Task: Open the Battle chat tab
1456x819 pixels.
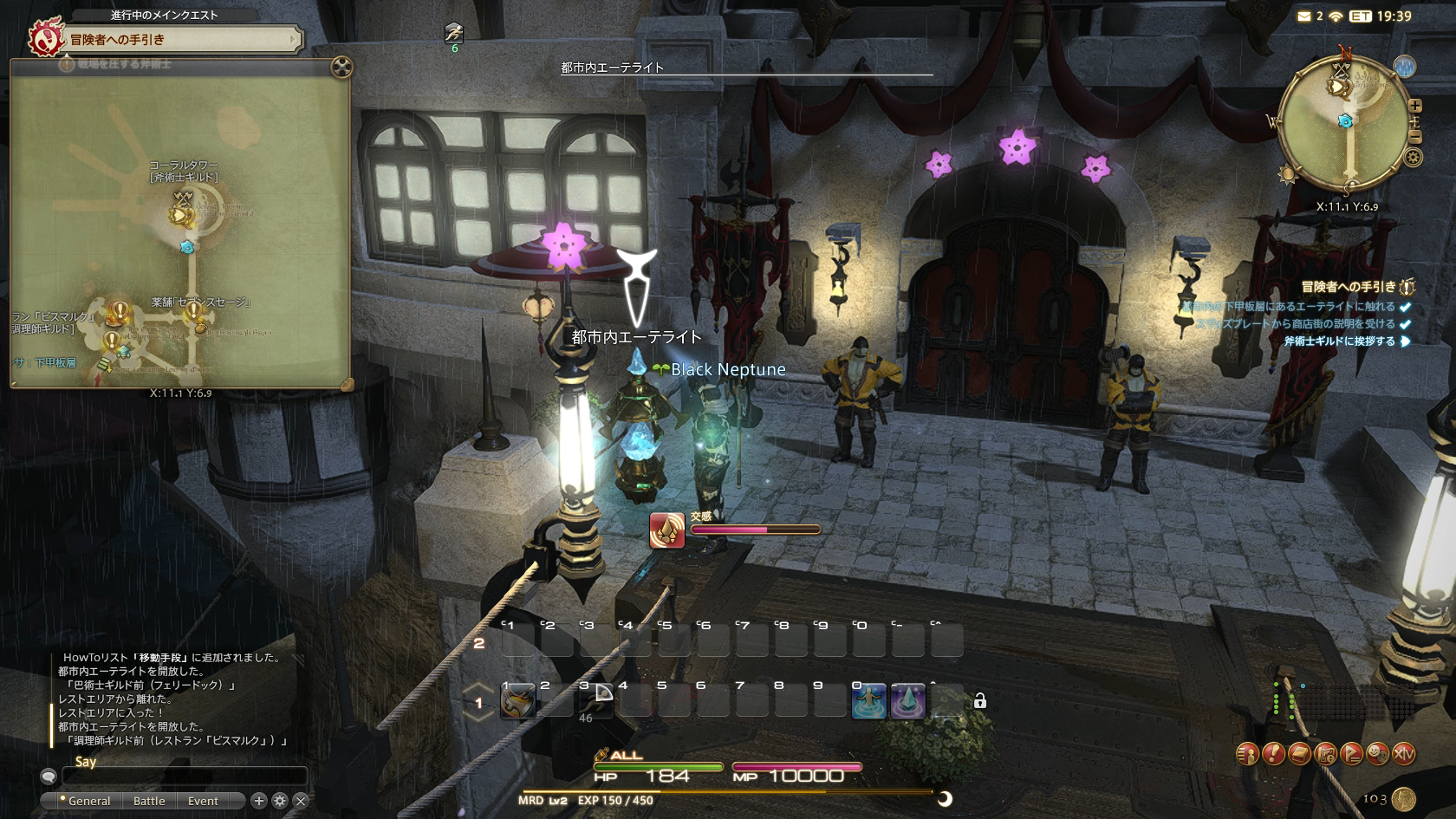Action: pyautogui.click(x=149, y=801)
